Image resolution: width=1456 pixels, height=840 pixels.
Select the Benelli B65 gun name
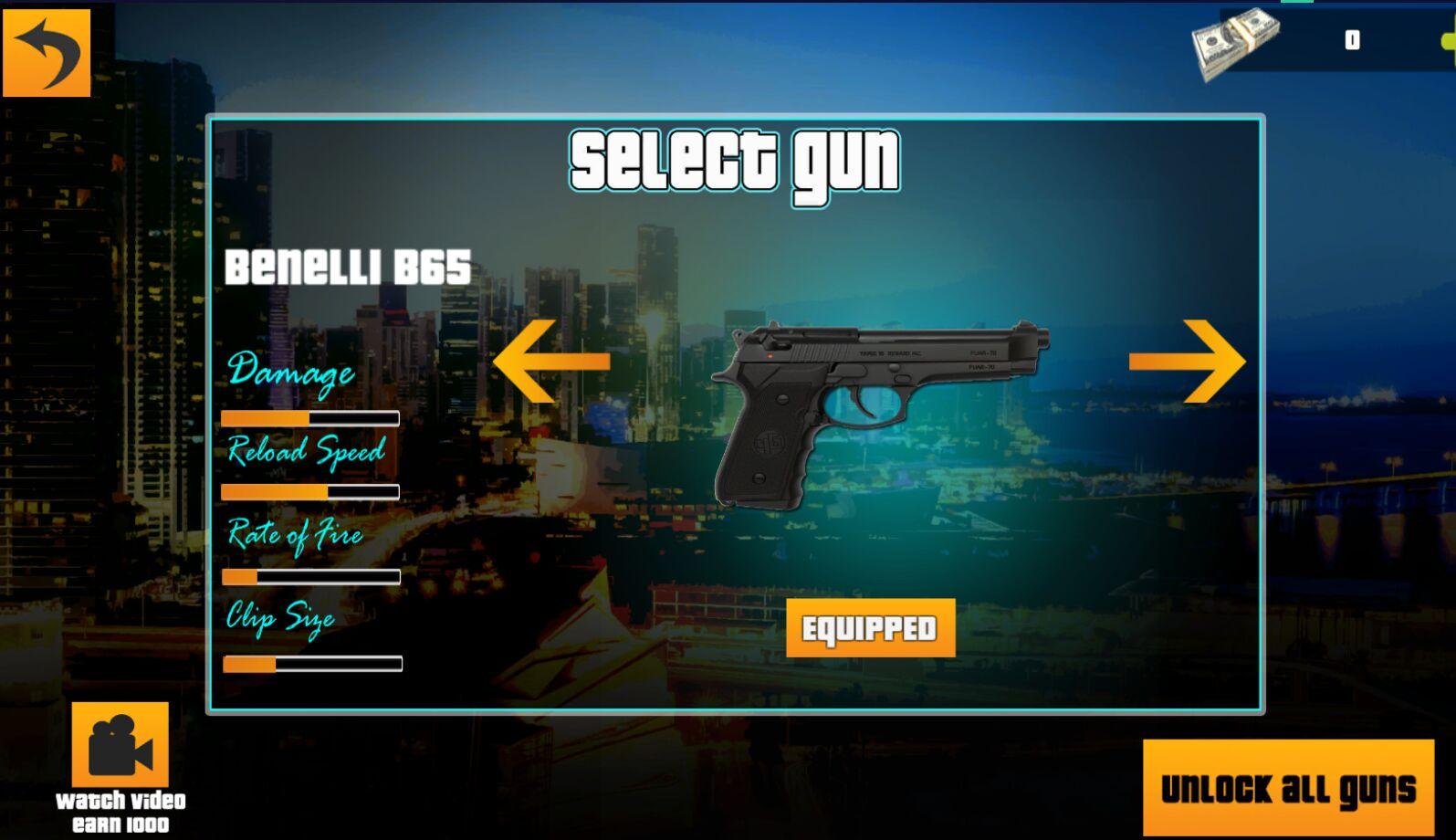(x=347, y=267)
